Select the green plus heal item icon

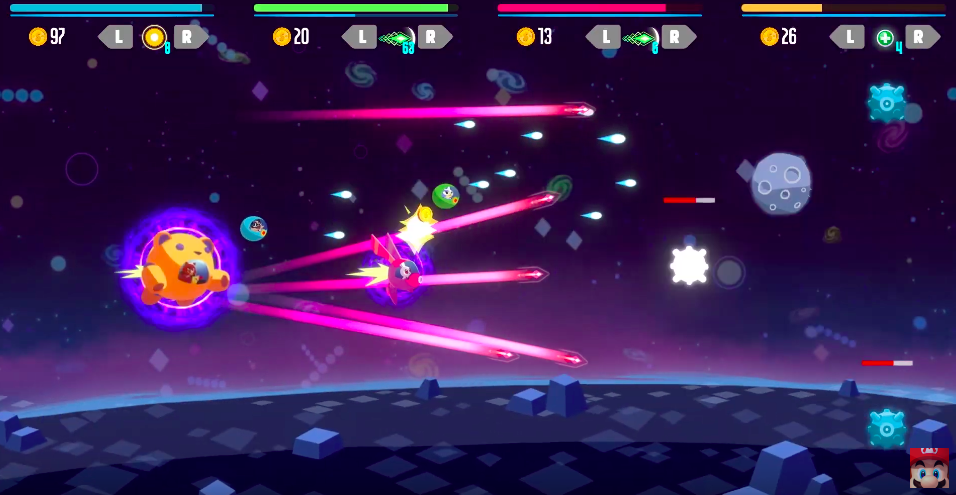click(x=884, y=38)
